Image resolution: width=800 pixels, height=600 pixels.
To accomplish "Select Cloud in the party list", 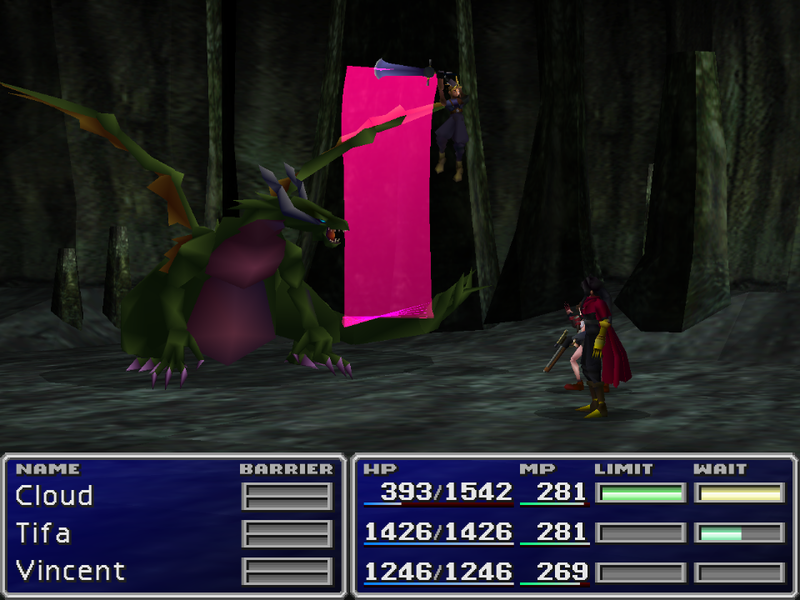I will [x=54, y=496].
